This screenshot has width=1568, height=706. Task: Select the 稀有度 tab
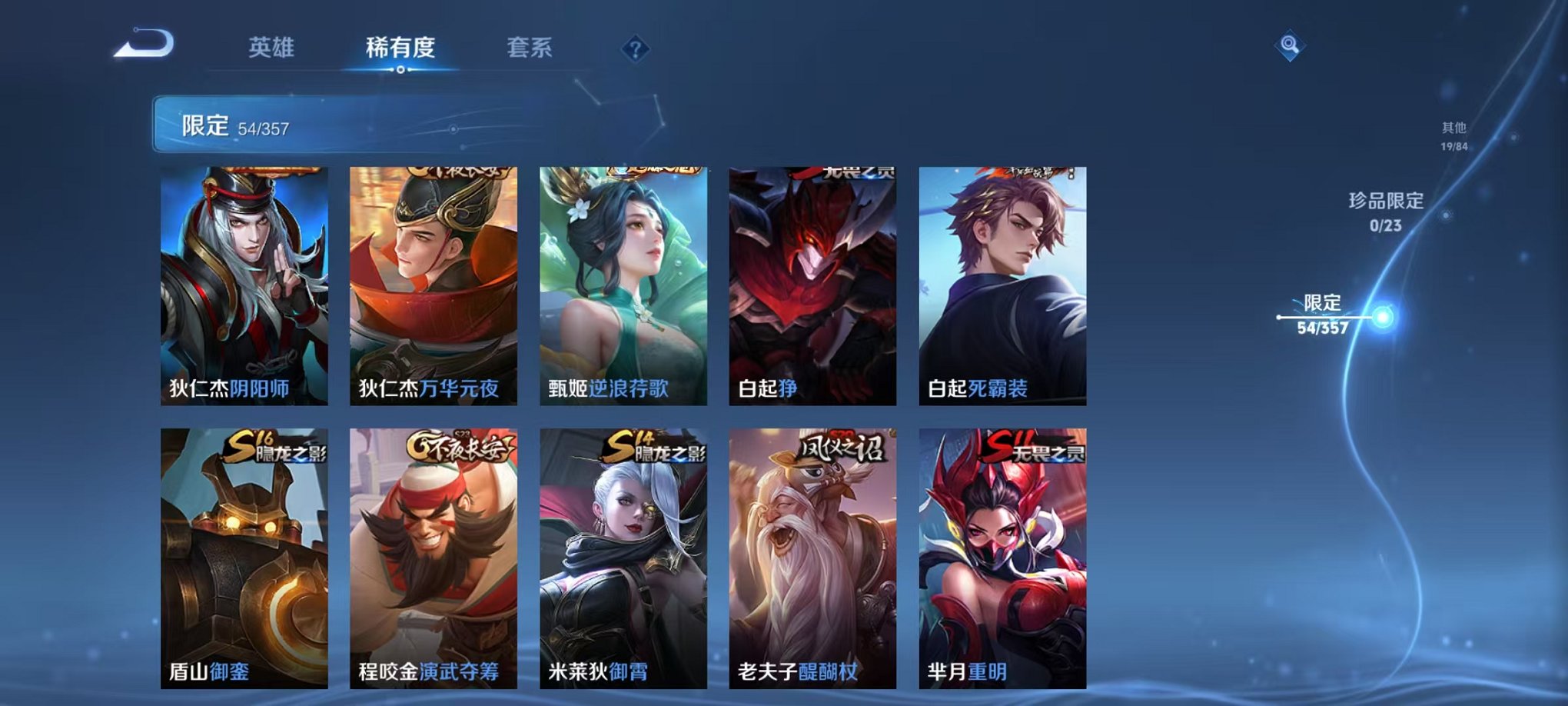(x=400, y=46)
